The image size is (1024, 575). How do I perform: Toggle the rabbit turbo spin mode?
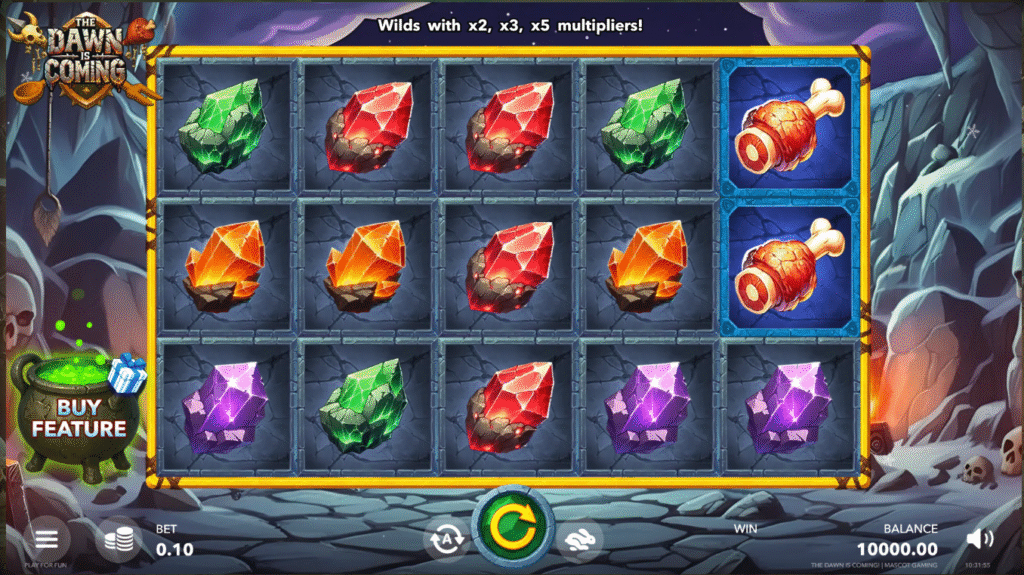point(579,540)
